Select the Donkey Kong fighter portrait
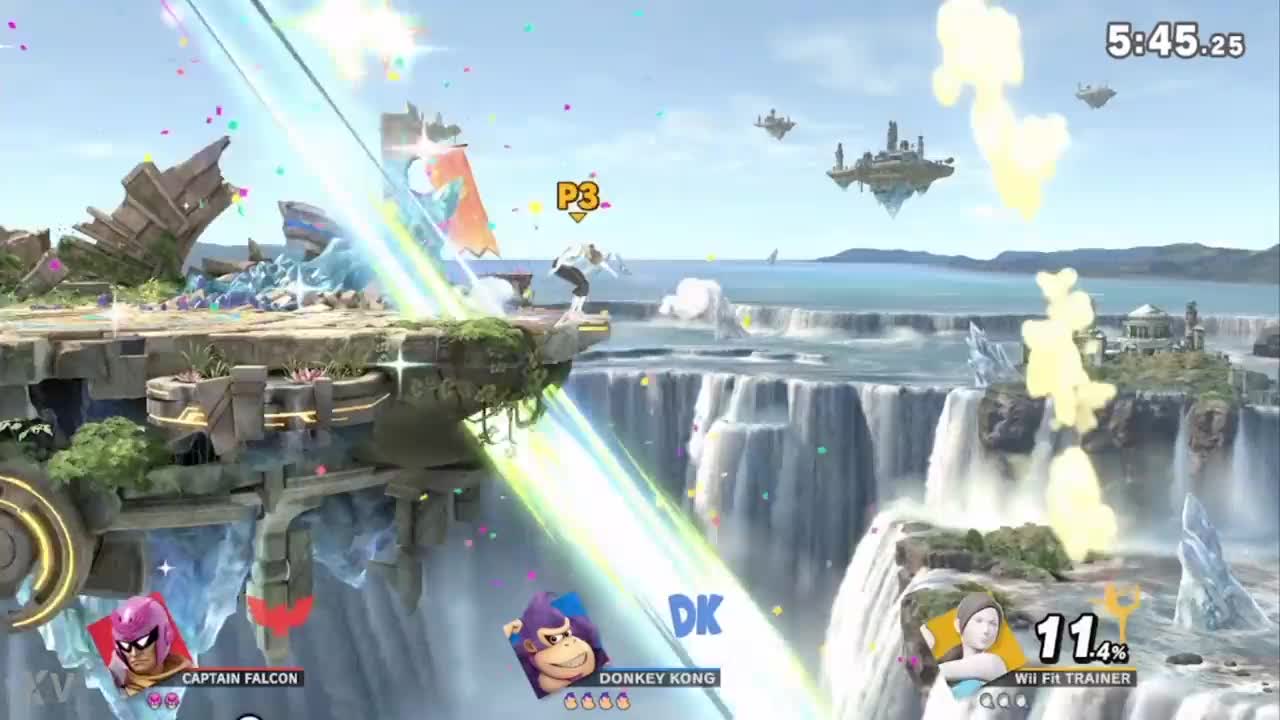 (555, 645)
